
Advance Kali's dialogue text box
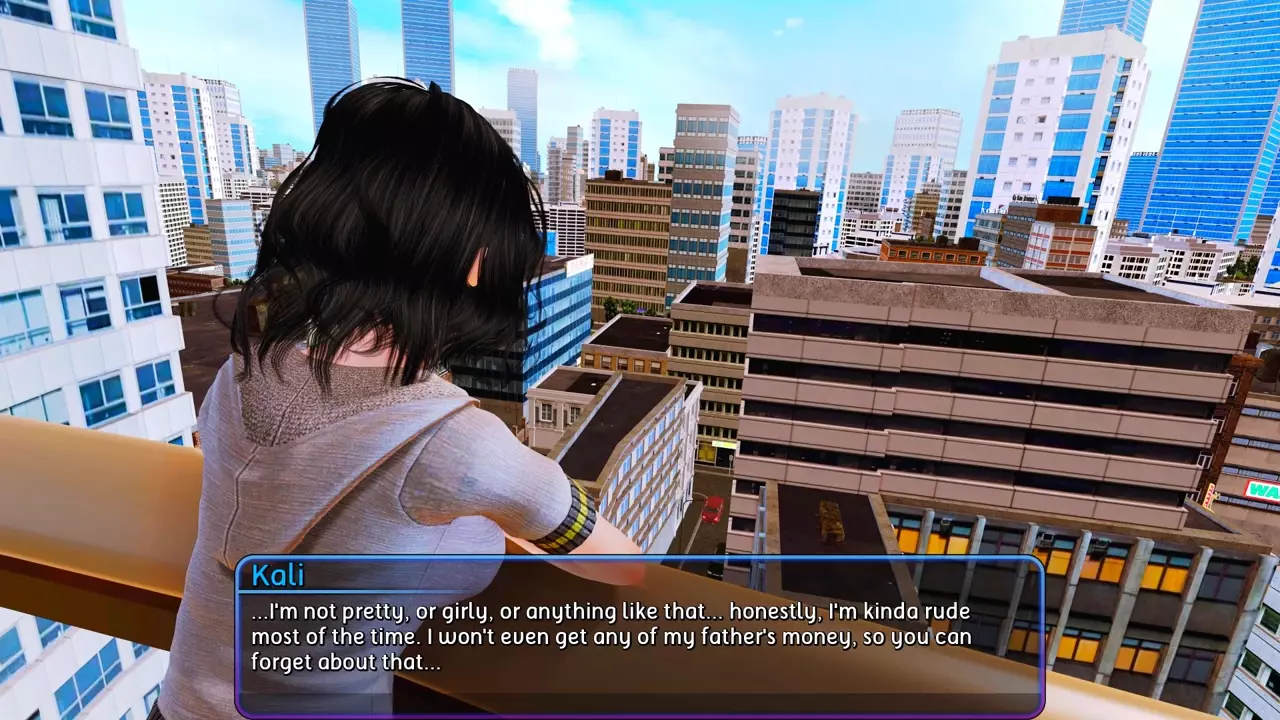pos(640,636)
